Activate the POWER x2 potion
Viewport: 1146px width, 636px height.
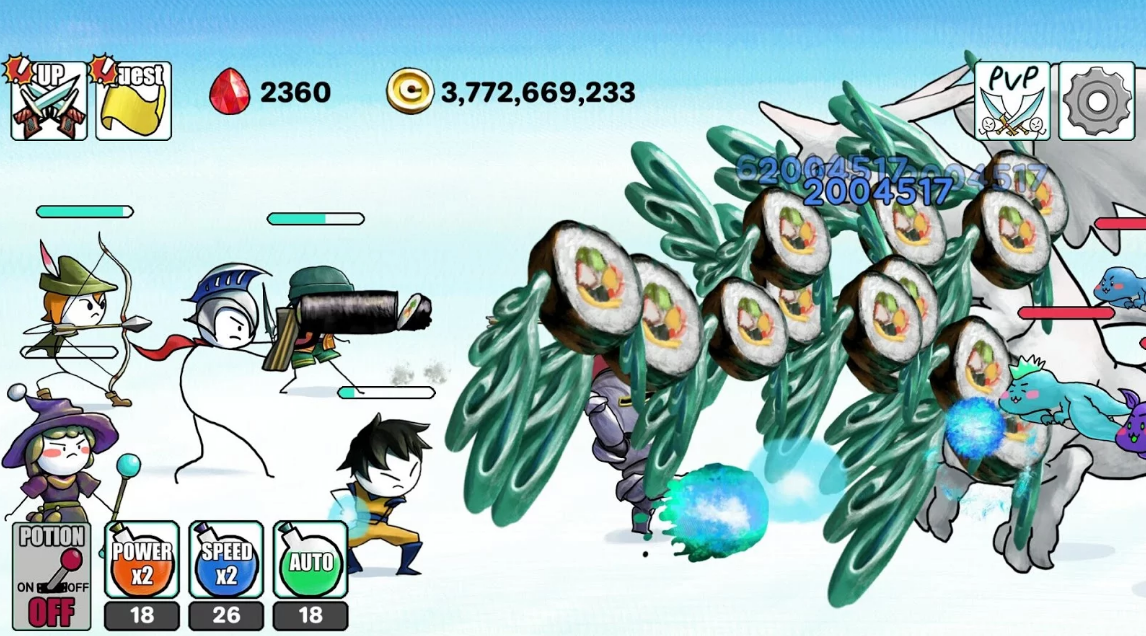coord(142,561)
